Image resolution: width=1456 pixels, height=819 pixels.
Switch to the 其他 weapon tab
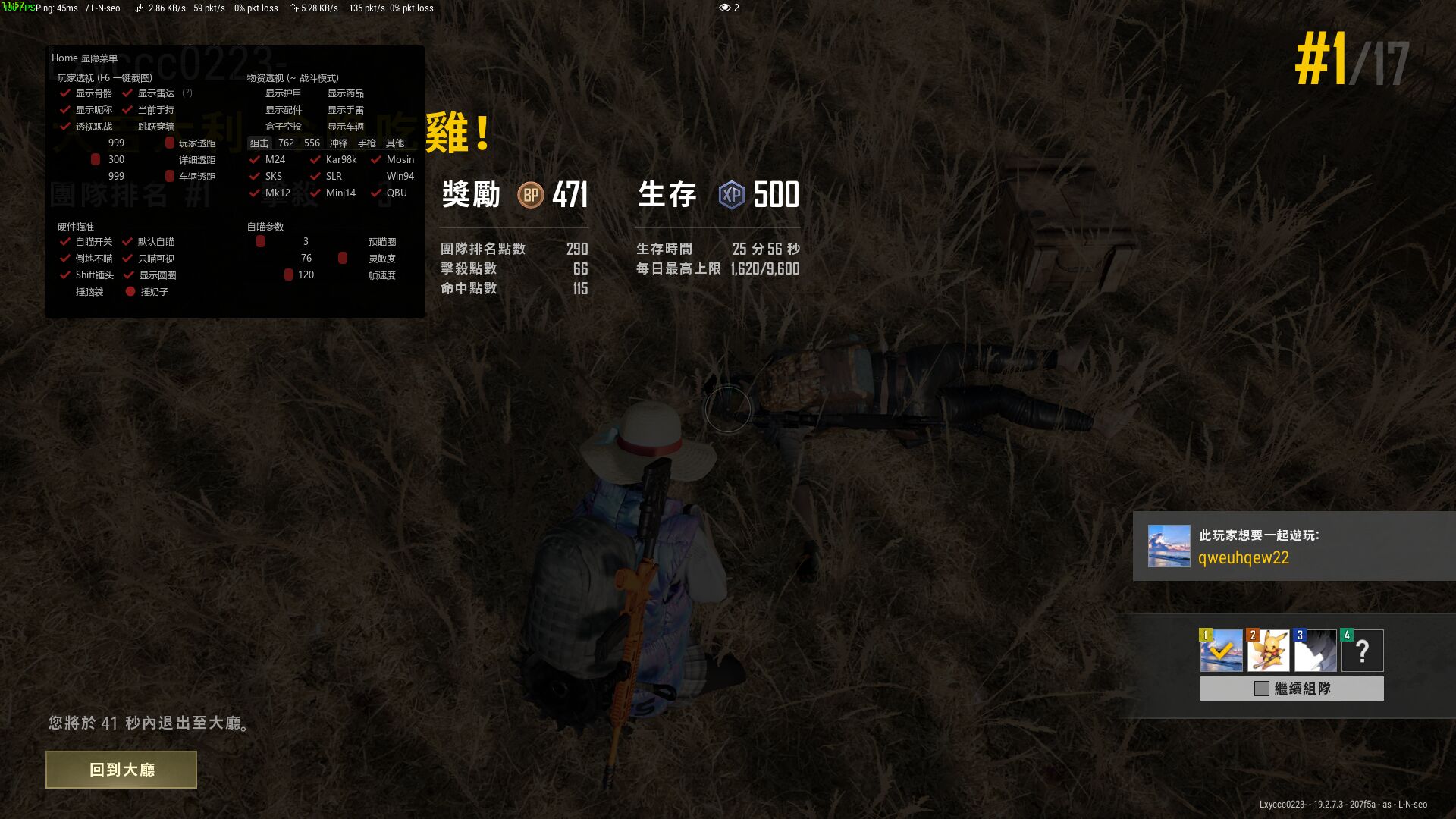tap(394, 143)
